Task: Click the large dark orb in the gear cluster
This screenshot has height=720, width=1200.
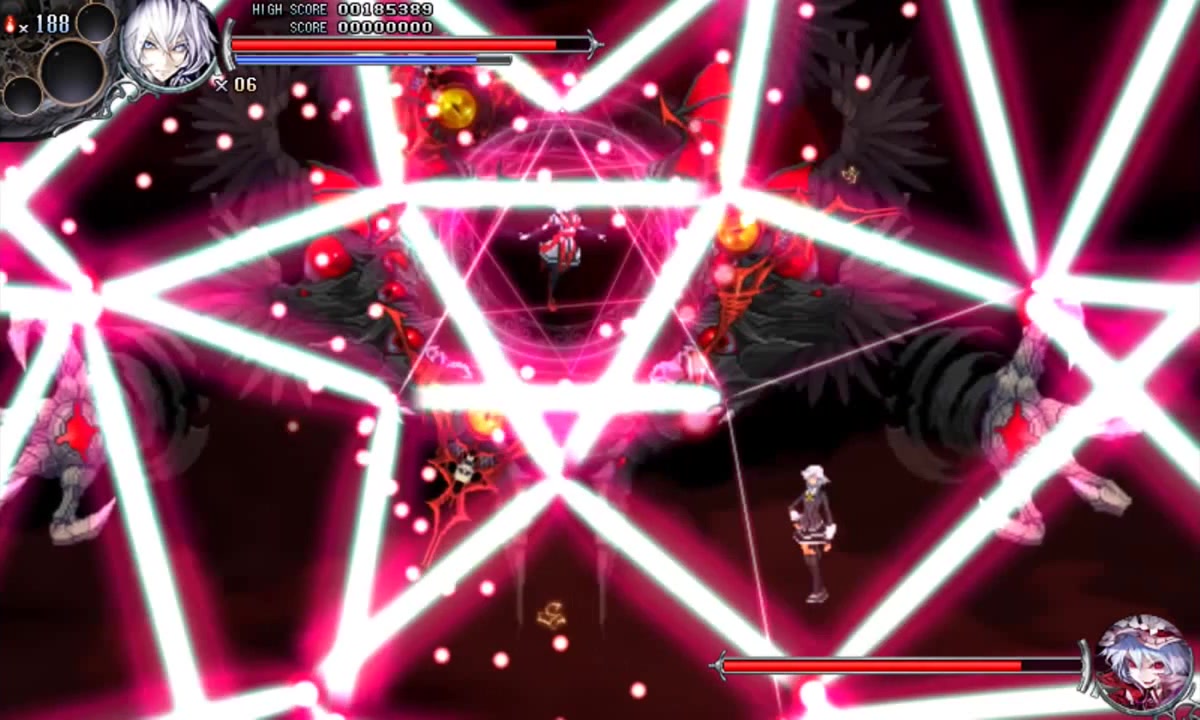Action: [72, 72]
